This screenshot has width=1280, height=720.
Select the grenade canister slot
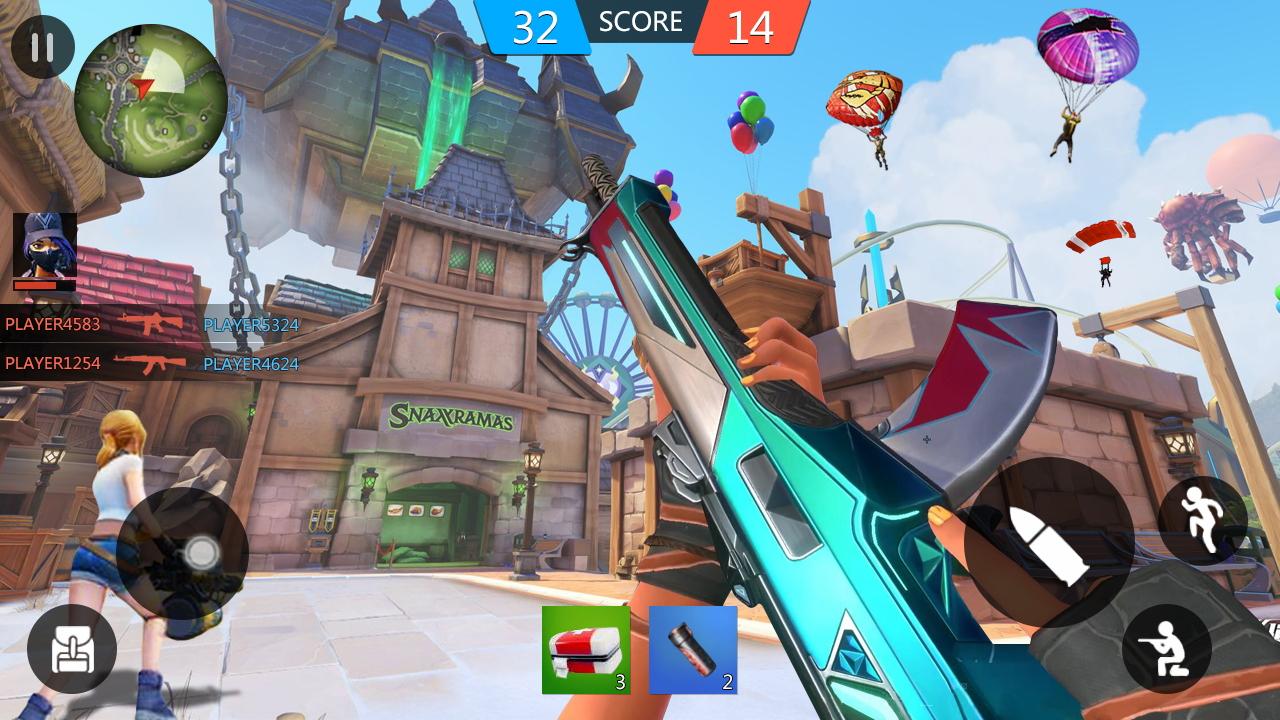click(693, 650)
